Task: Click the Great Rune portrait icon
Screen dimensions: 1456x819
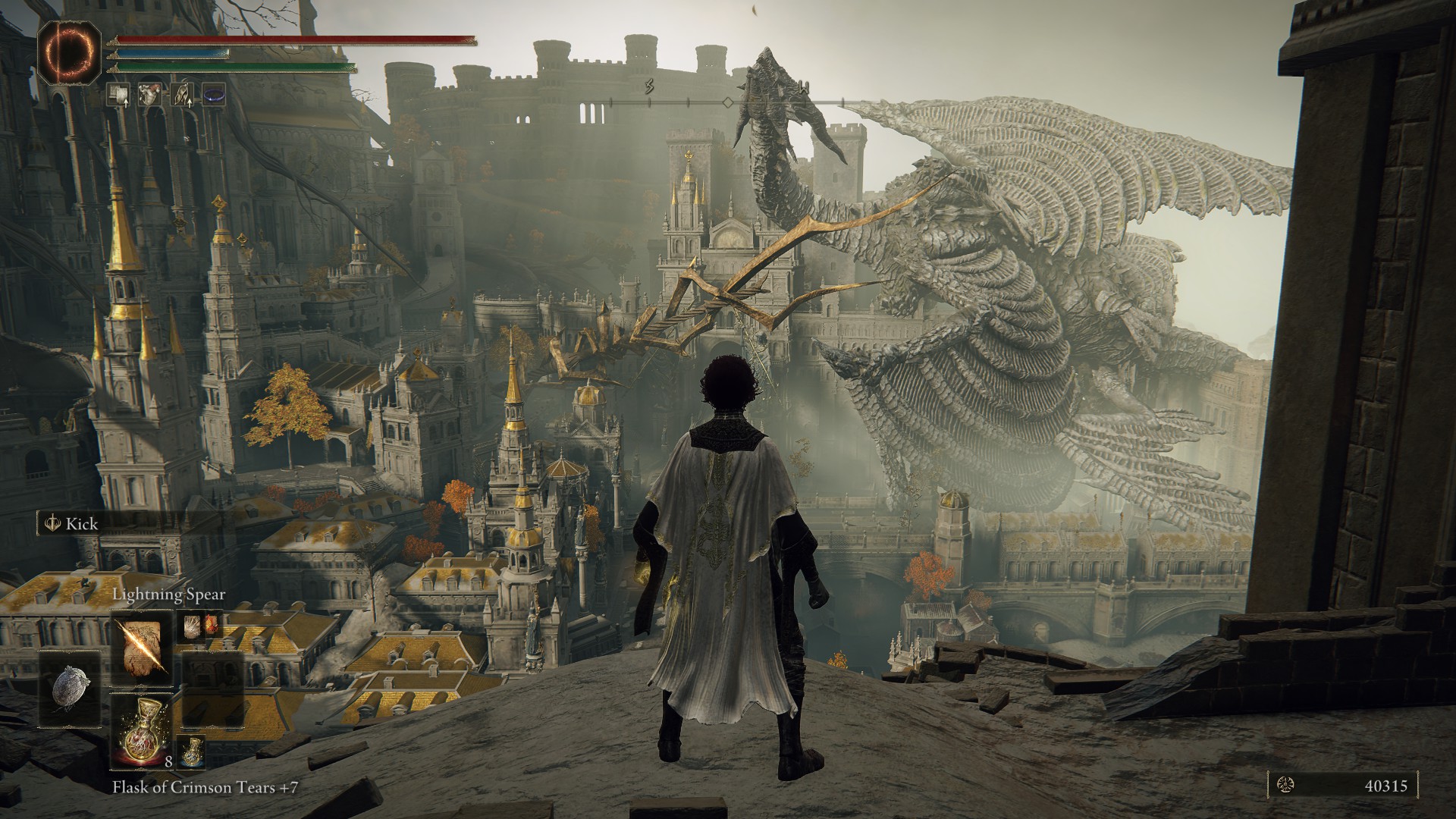Action: (x=69, y=52)
